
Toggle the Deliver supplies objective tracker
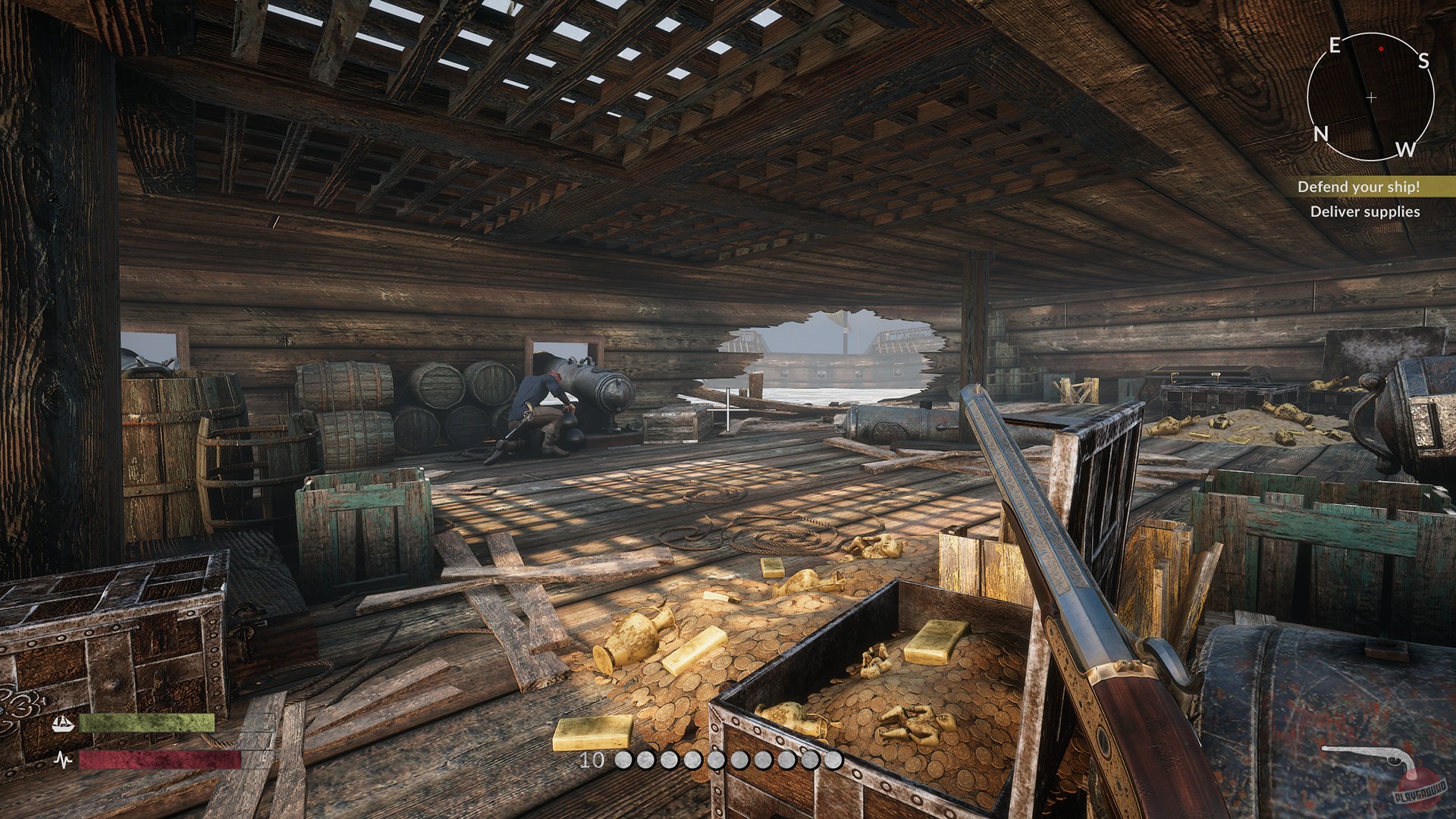1365,213
